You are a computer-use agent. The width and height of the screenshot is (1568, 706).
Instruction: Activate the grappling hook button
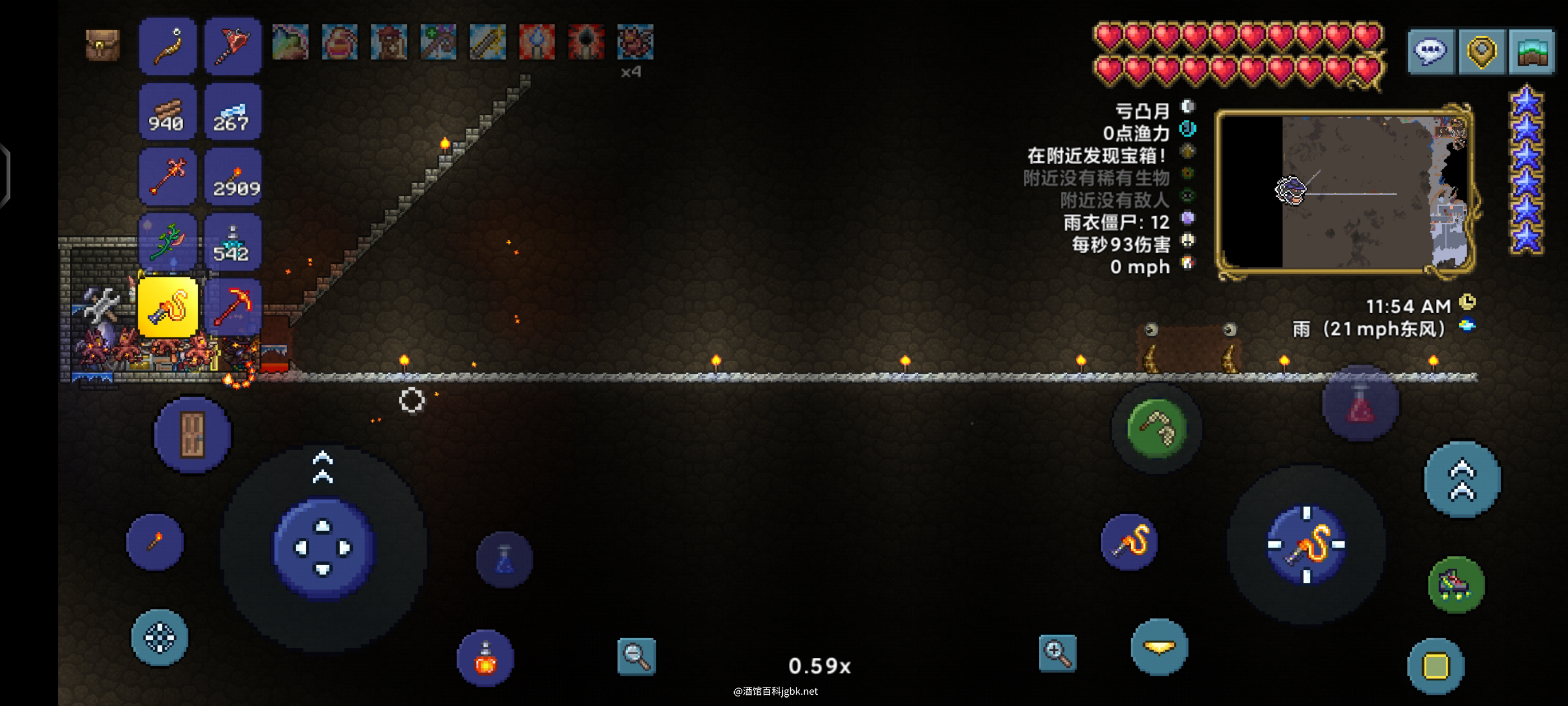click(1156, 428)
